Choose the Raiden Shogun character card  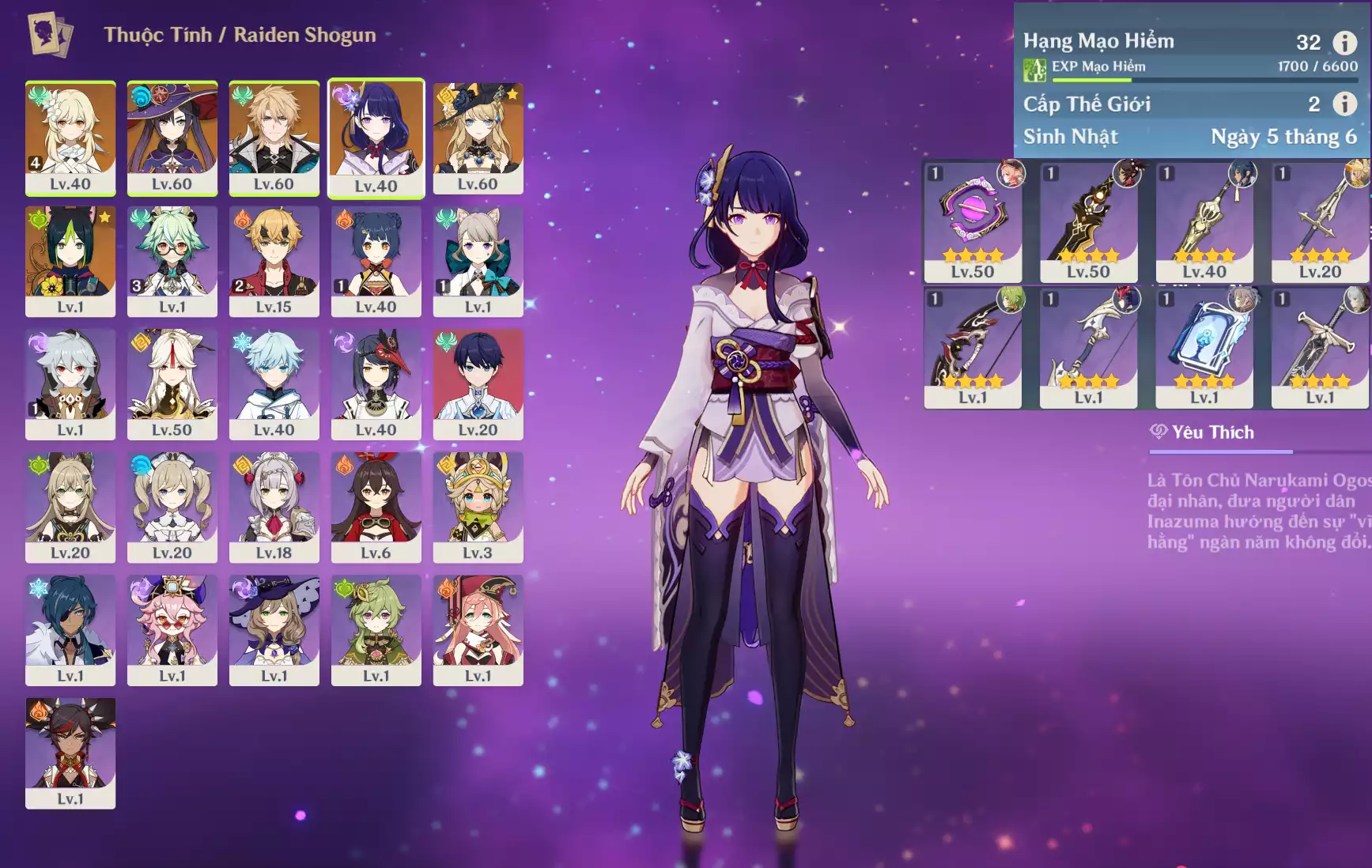[376, 138]
